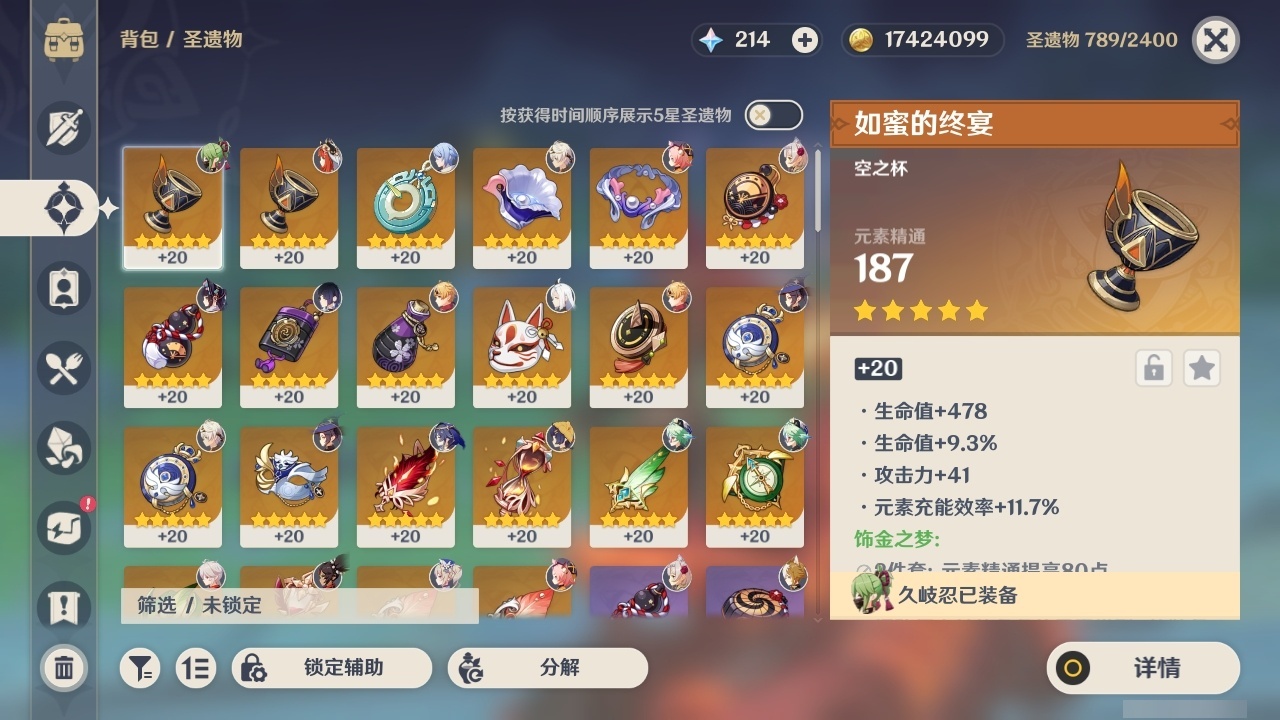Screen dimensions: 1280x720
Task: Open the filter funnel icon
Action: 143,668
